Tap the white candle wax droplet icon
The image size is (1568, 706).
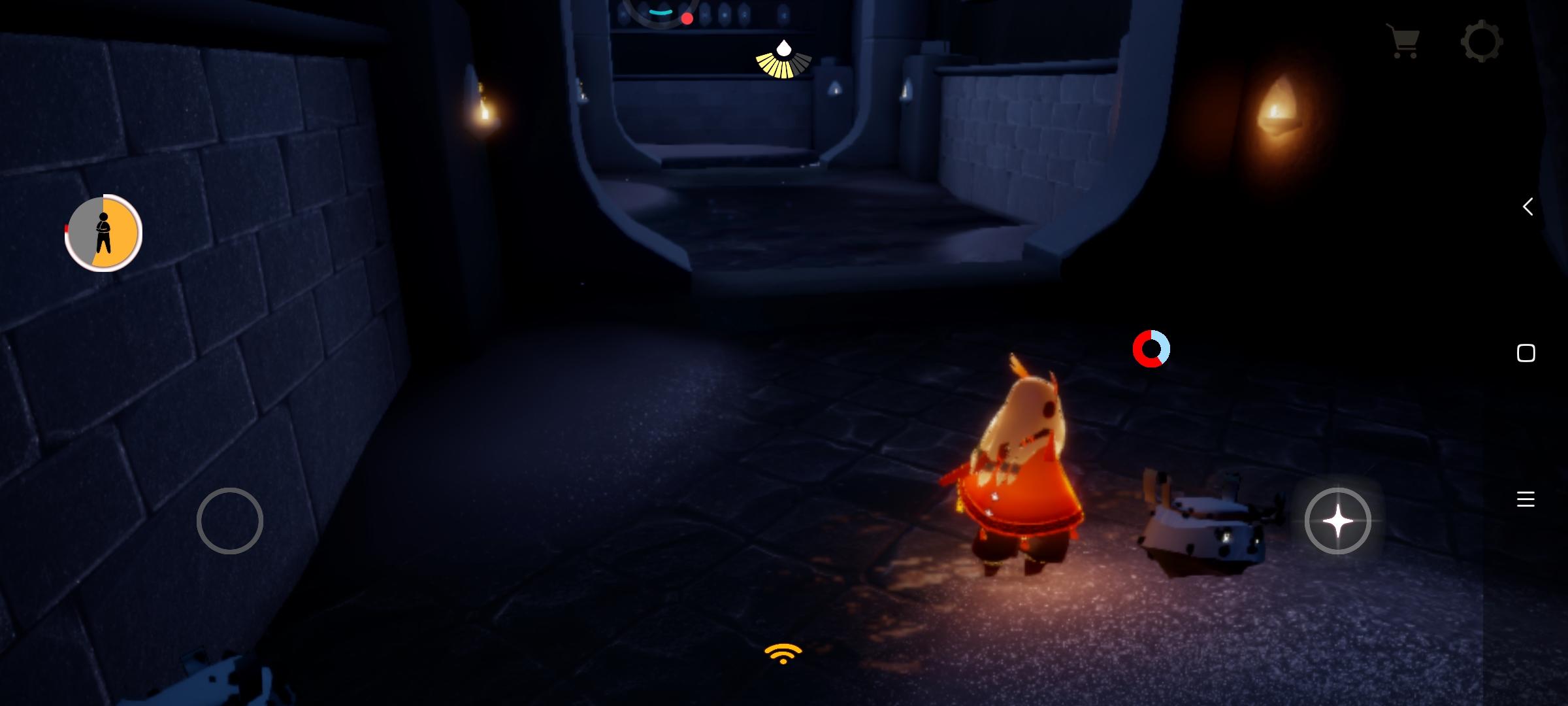tap(783, 49)
